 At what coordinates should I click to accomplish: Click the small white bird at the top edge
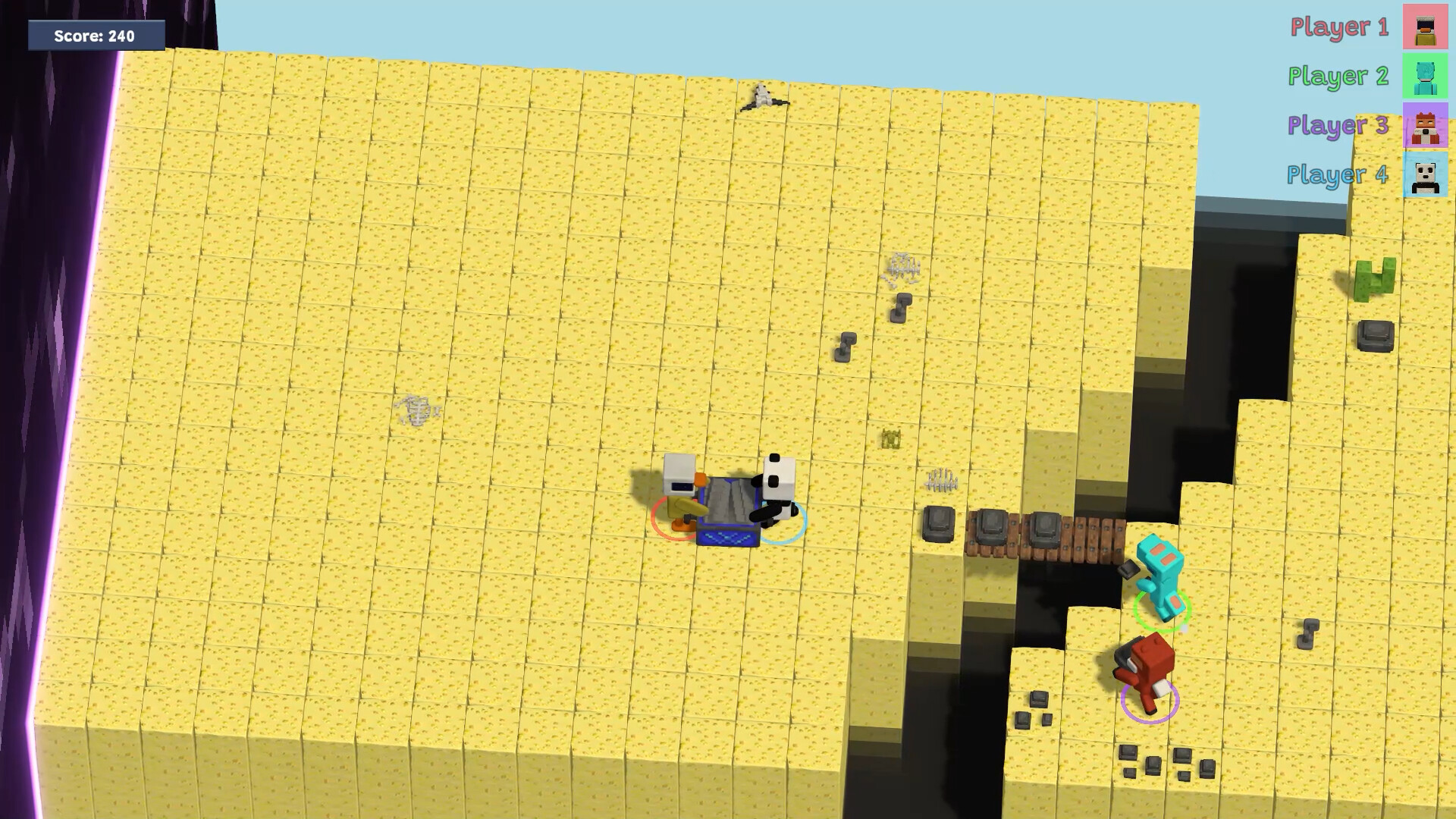click(764, 96)
